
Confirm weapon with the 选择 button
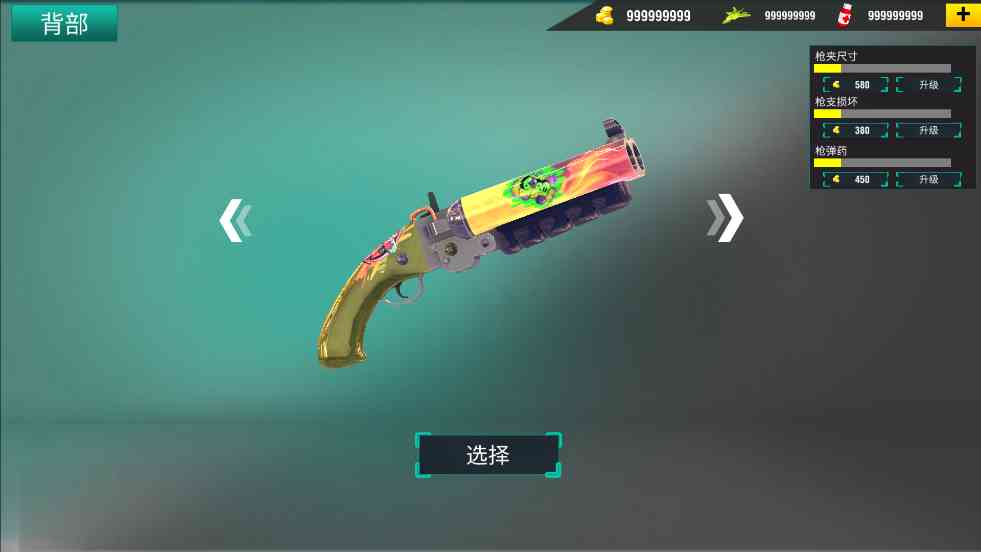click(x=488, y=455)
